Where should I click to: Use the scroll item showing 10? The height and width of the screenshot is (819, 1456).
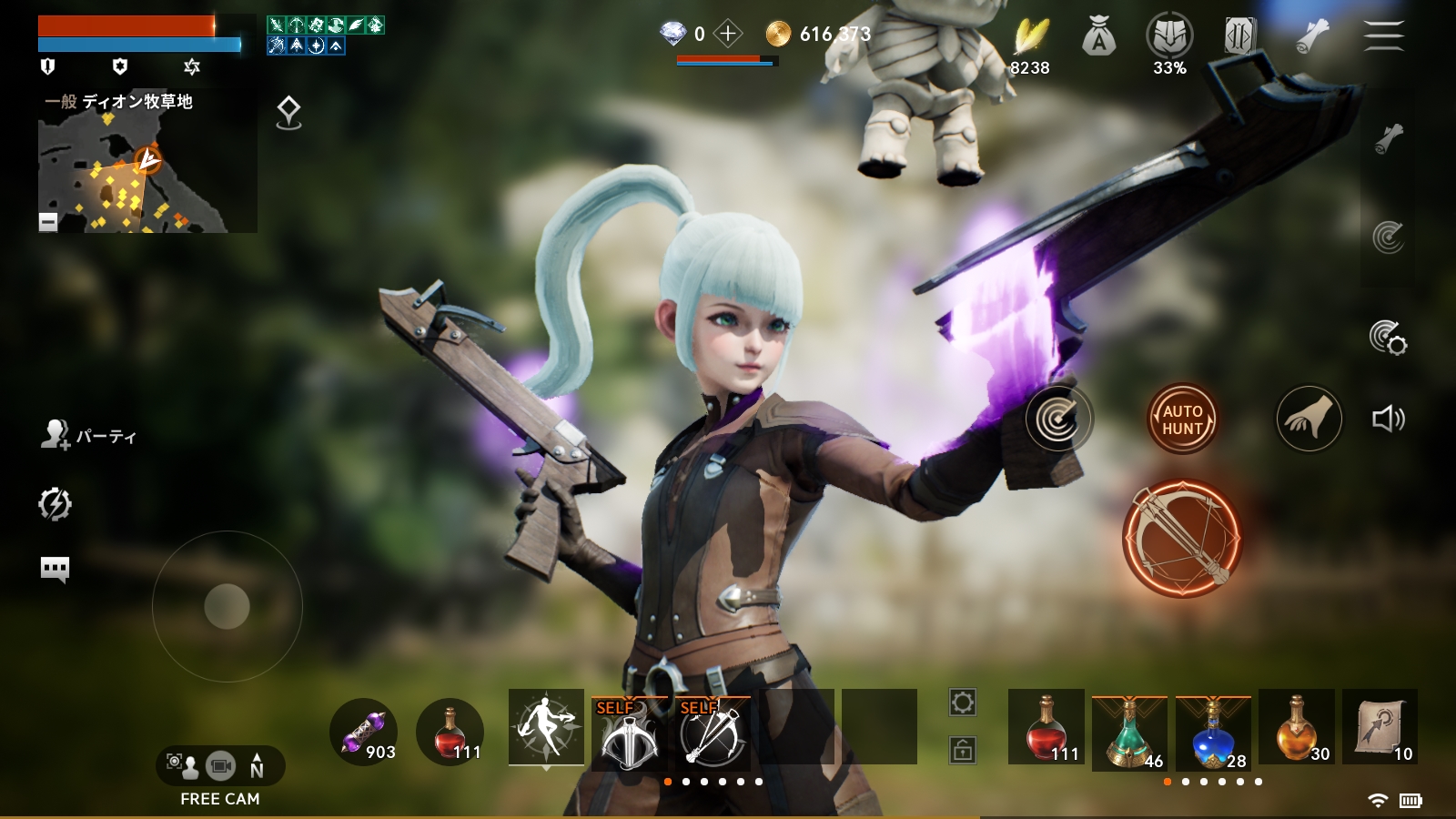click(1380, 727)
